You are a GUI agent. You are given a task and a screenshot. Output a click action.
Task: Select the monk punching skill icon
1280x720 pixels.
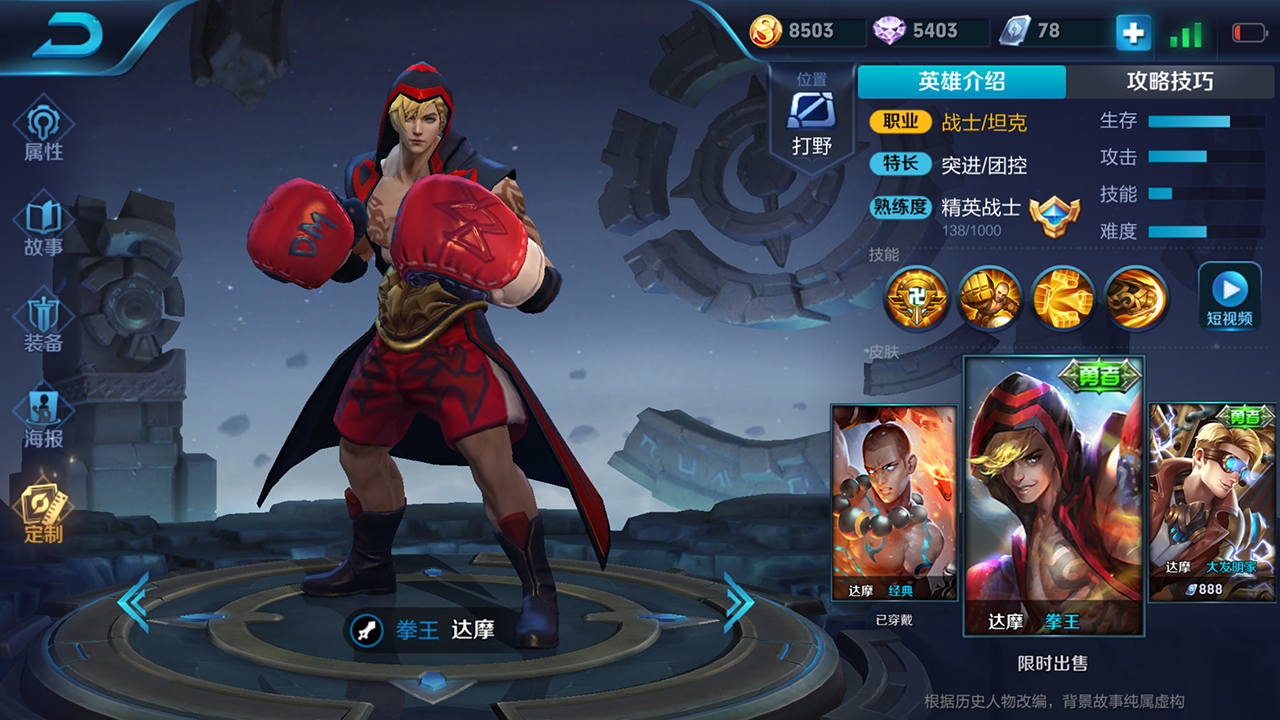pyautogui.click(x=989, y=297)
